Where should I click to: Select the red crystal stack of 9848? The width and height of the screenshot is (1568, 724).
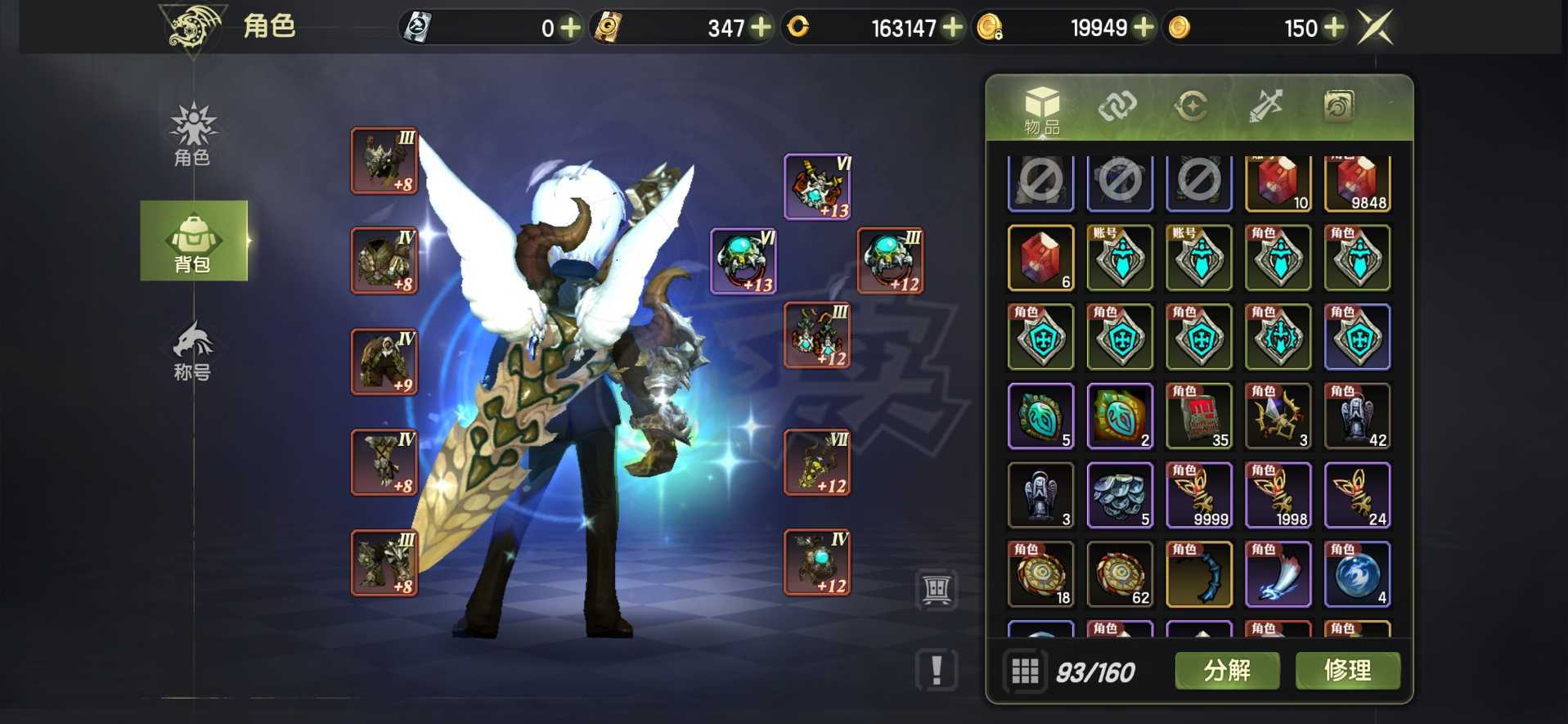pos(1357,183)
